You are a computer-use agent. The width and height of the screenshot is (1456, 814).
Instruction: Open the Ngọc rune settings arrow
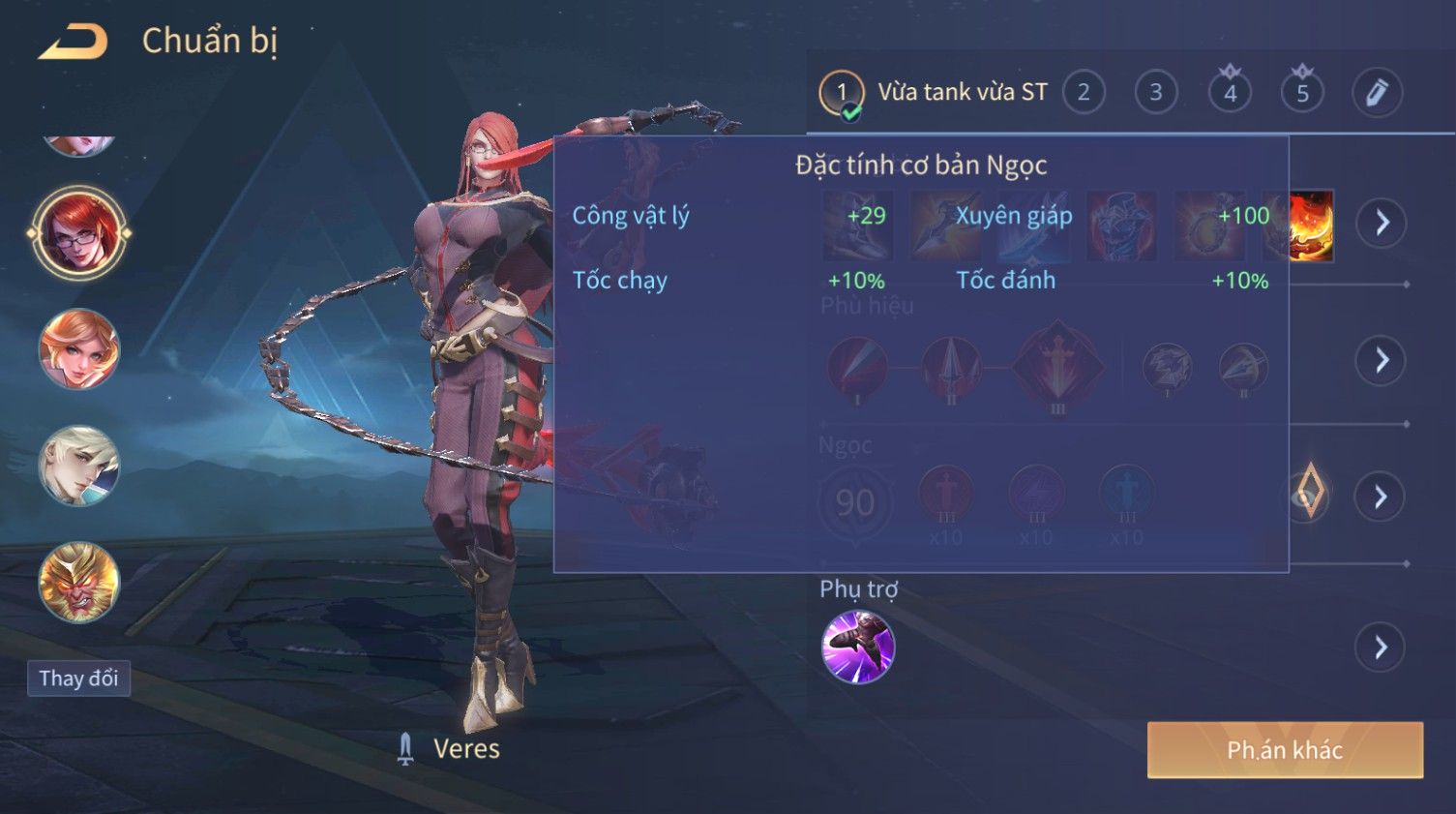tap(1381, 497)
